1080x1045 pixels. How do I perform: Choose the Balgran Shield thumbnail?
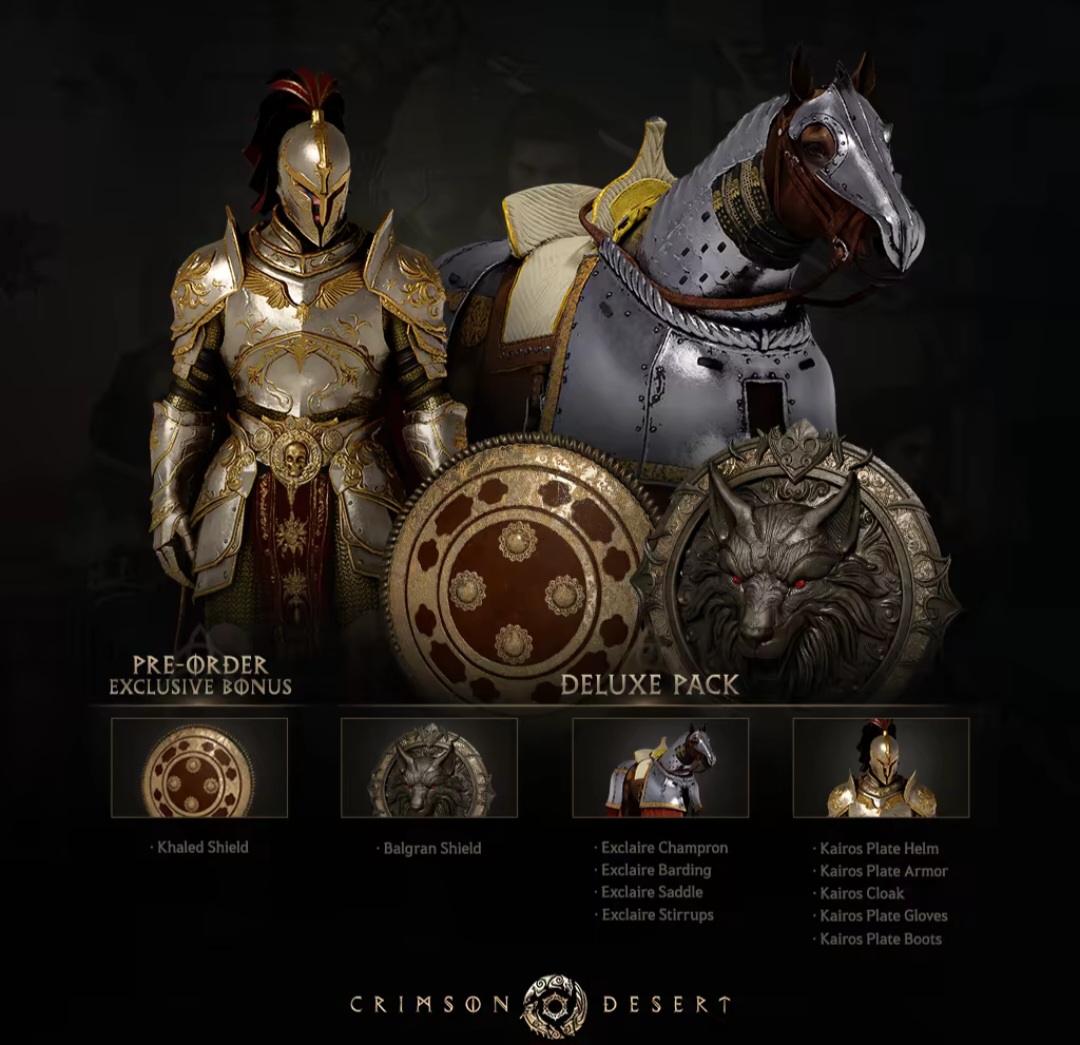(x=429, y=767)
